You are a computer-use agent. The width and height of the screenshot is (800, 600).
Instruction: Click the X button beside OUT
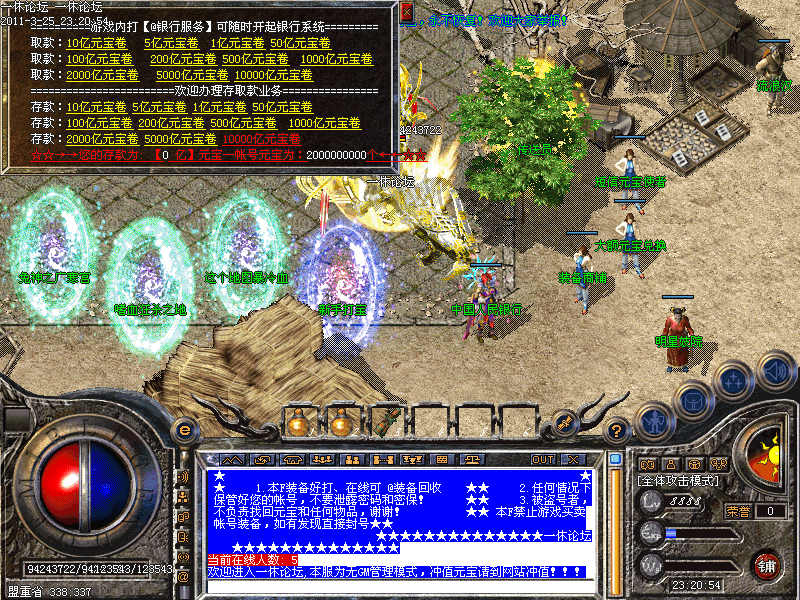click(x=572, y=459)
